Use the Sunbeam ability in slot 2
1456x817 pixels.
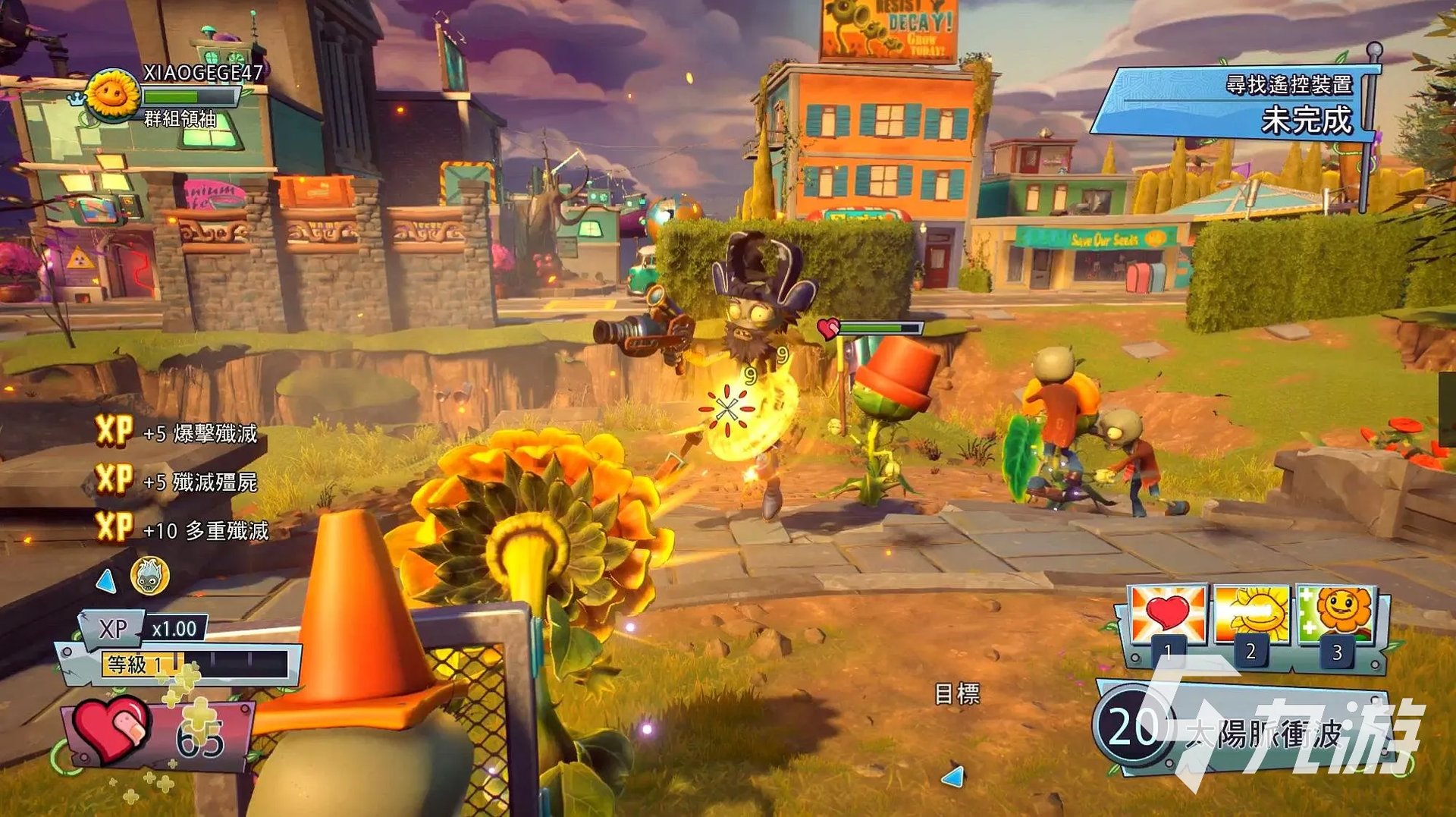click(x=1251, y=616)
